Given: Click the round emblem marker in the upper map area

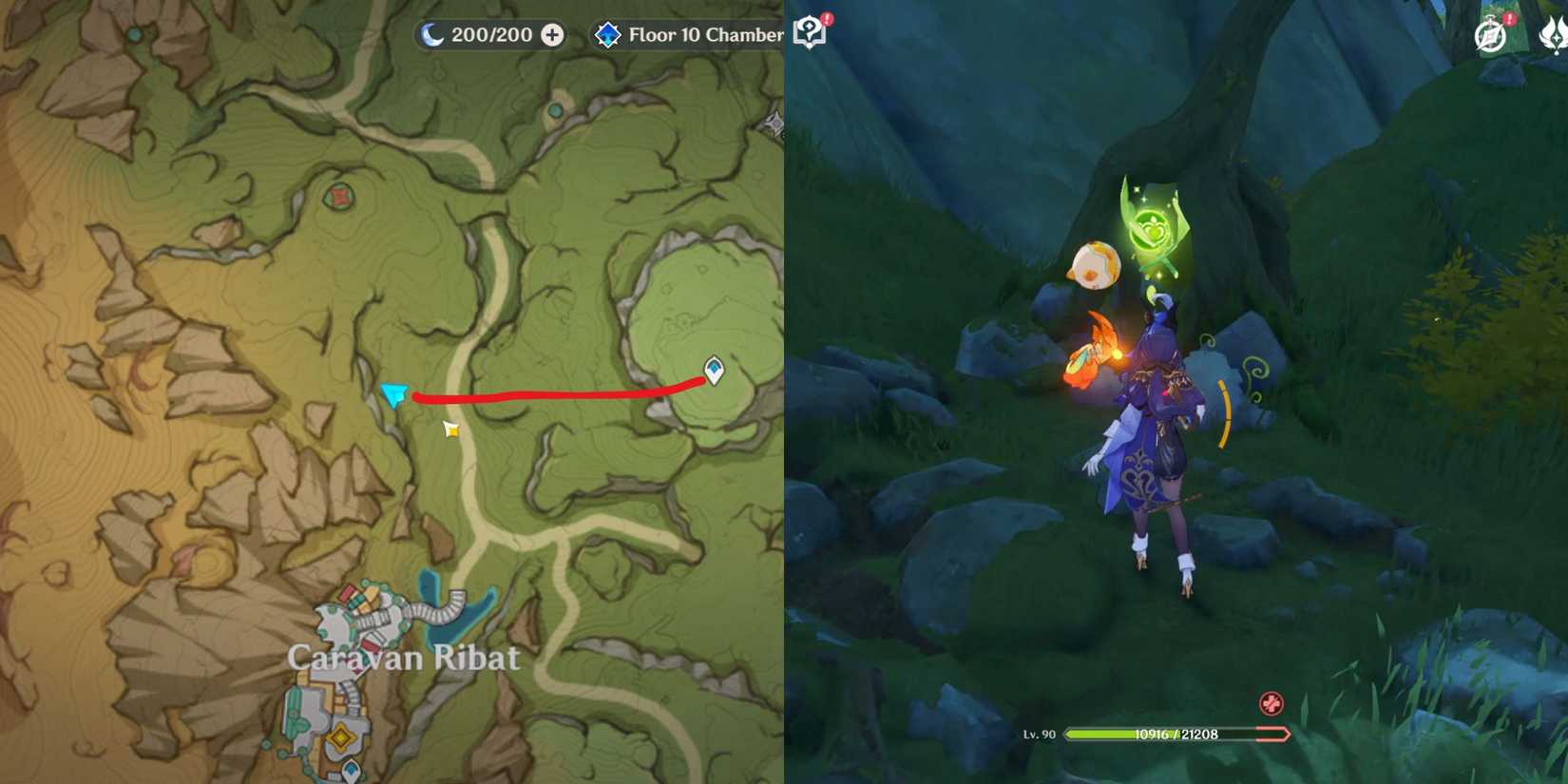Looking at the screenshot, I should tap(338, 198).
